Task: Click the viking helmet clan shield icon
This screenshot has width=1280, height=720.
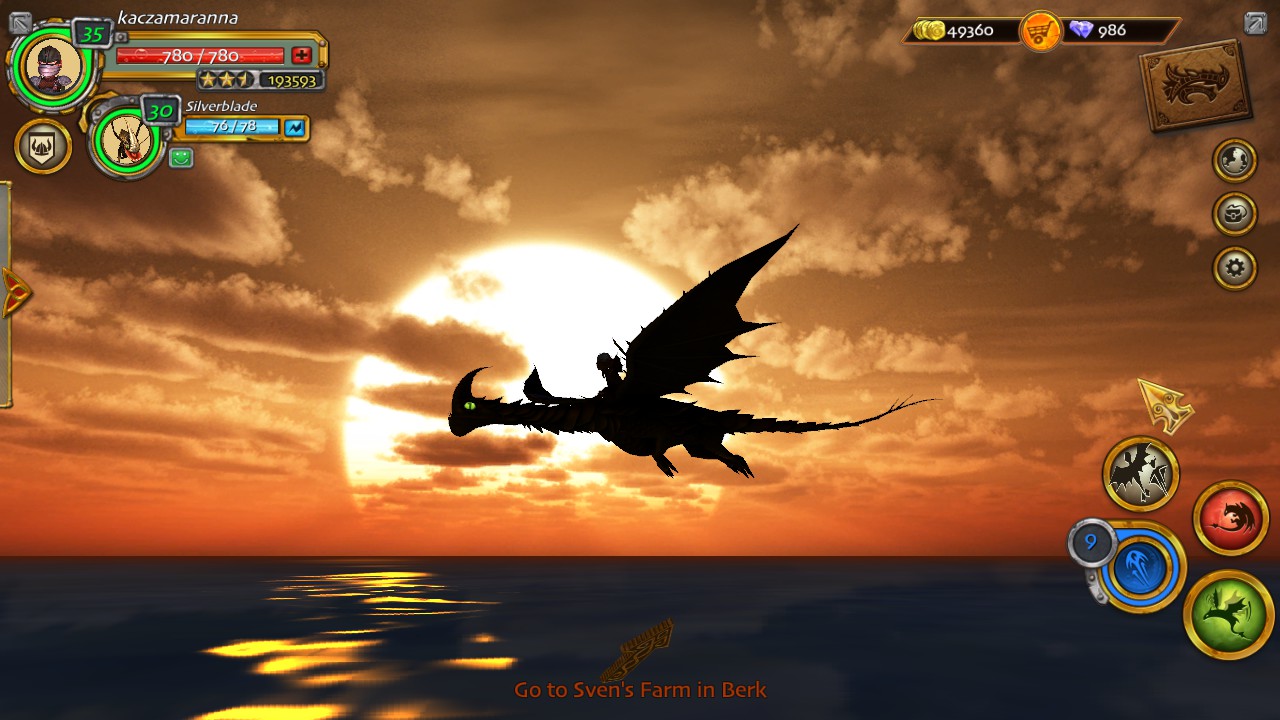Action: coord(42,146)
